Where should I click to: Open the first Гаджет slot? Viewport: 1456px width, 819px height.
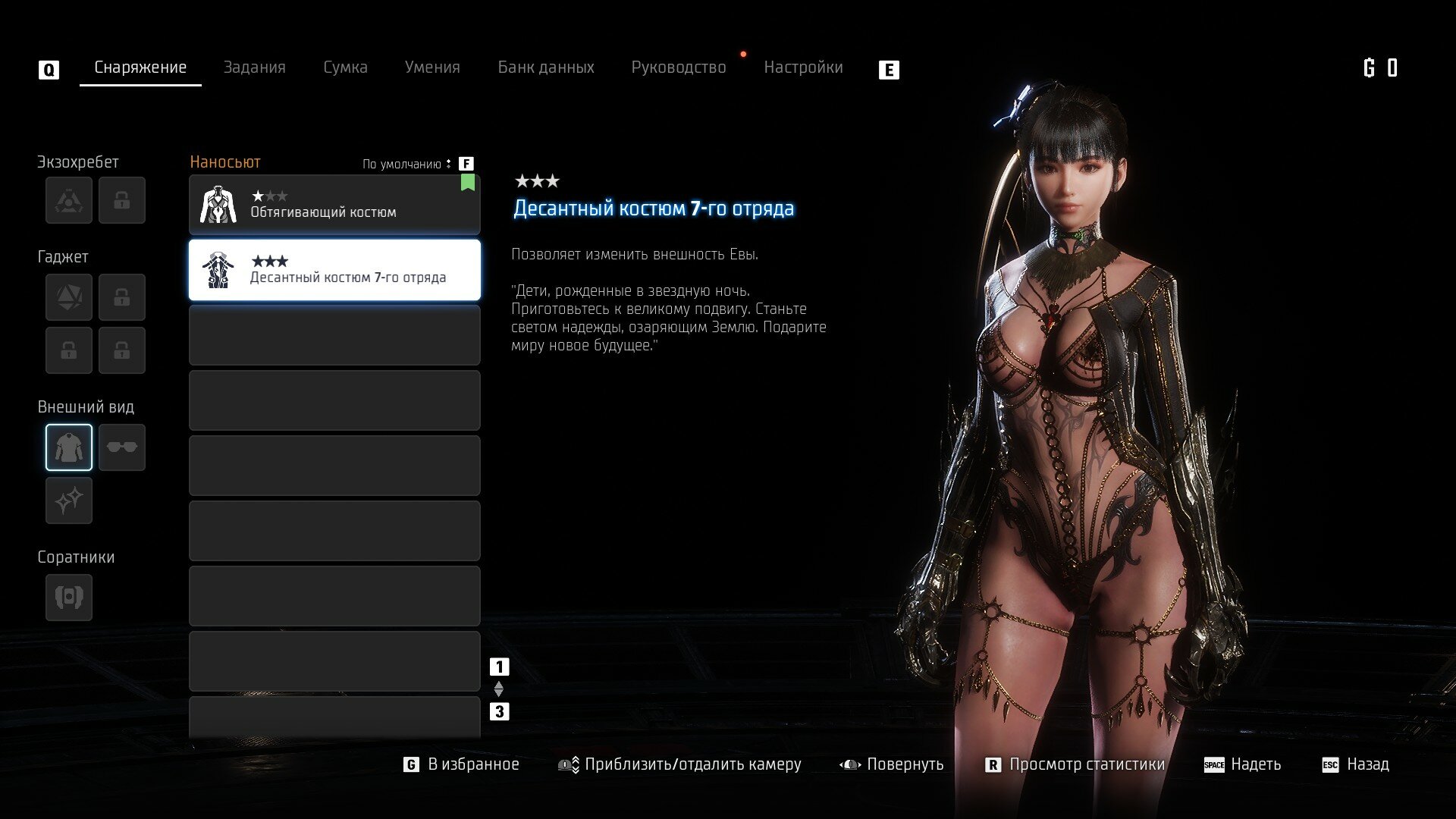pyautogui.click(x=68, y=297)
